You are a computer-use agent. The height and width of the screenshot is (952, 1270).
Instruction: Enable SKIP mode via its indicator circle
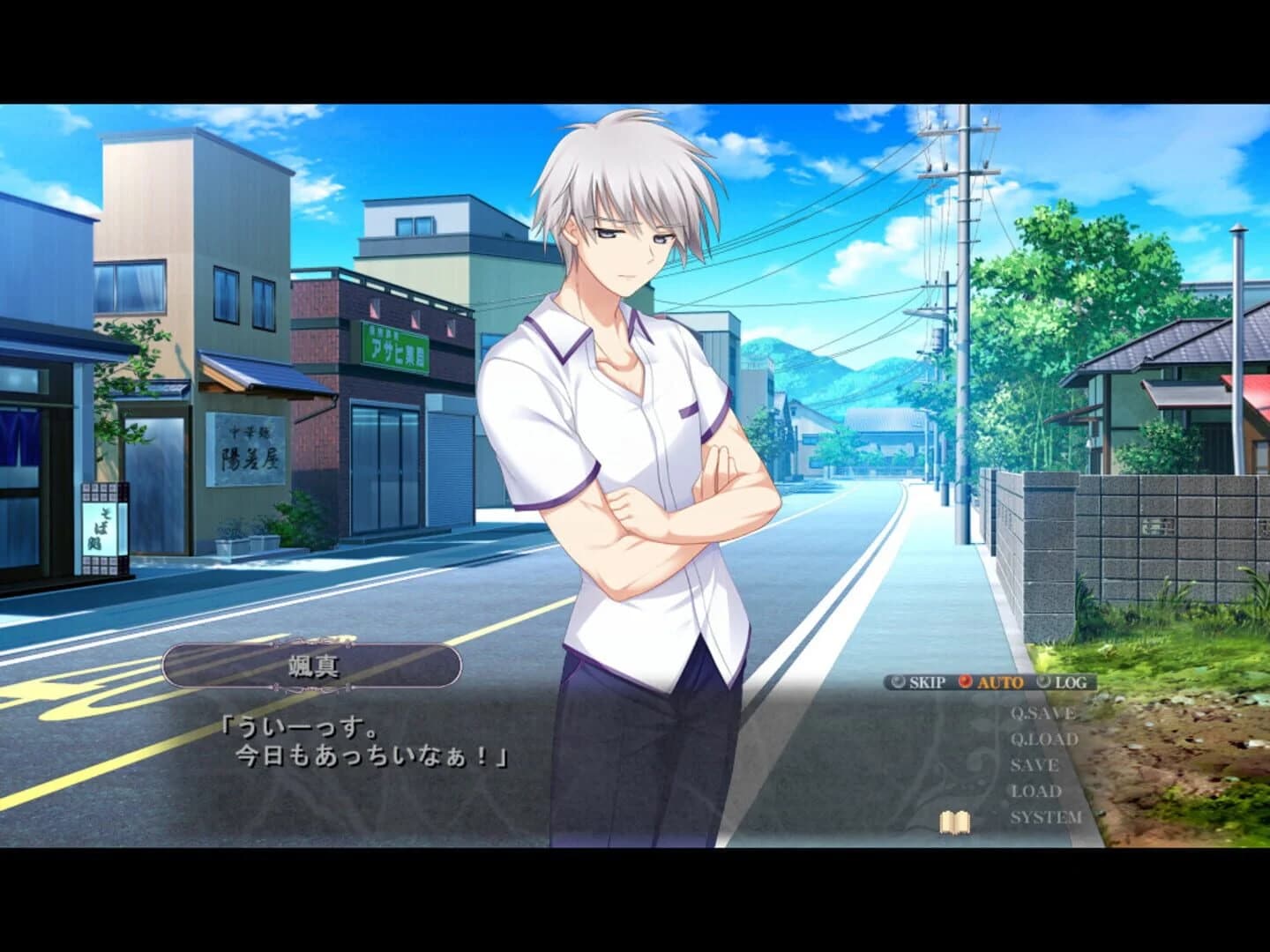point(897,681)
